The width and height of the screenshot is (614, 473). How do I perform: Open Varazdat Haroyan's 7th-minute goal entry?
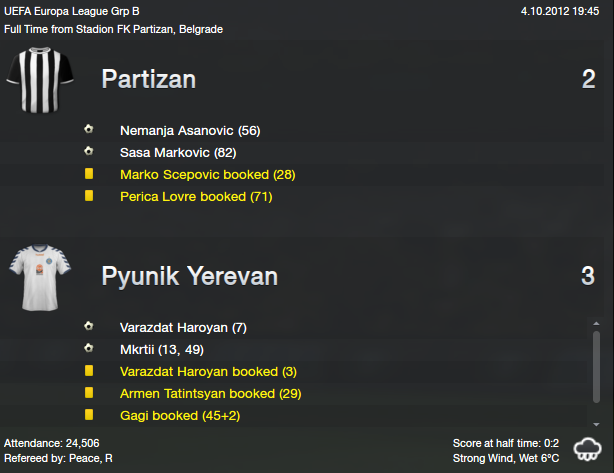click(182, 328)
